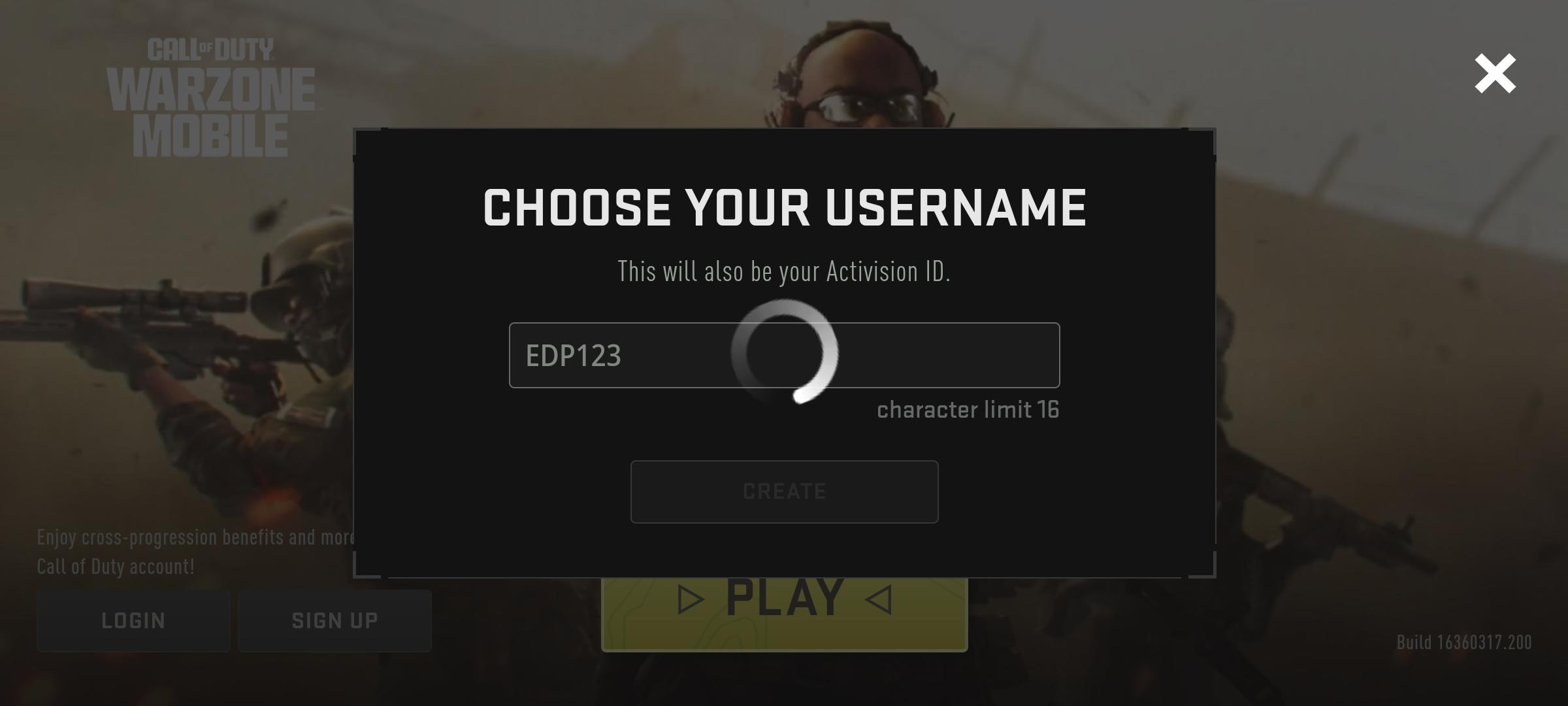1568x706 pixels.
Task: Open the SIGN UP screen
Action: [335, 620]
